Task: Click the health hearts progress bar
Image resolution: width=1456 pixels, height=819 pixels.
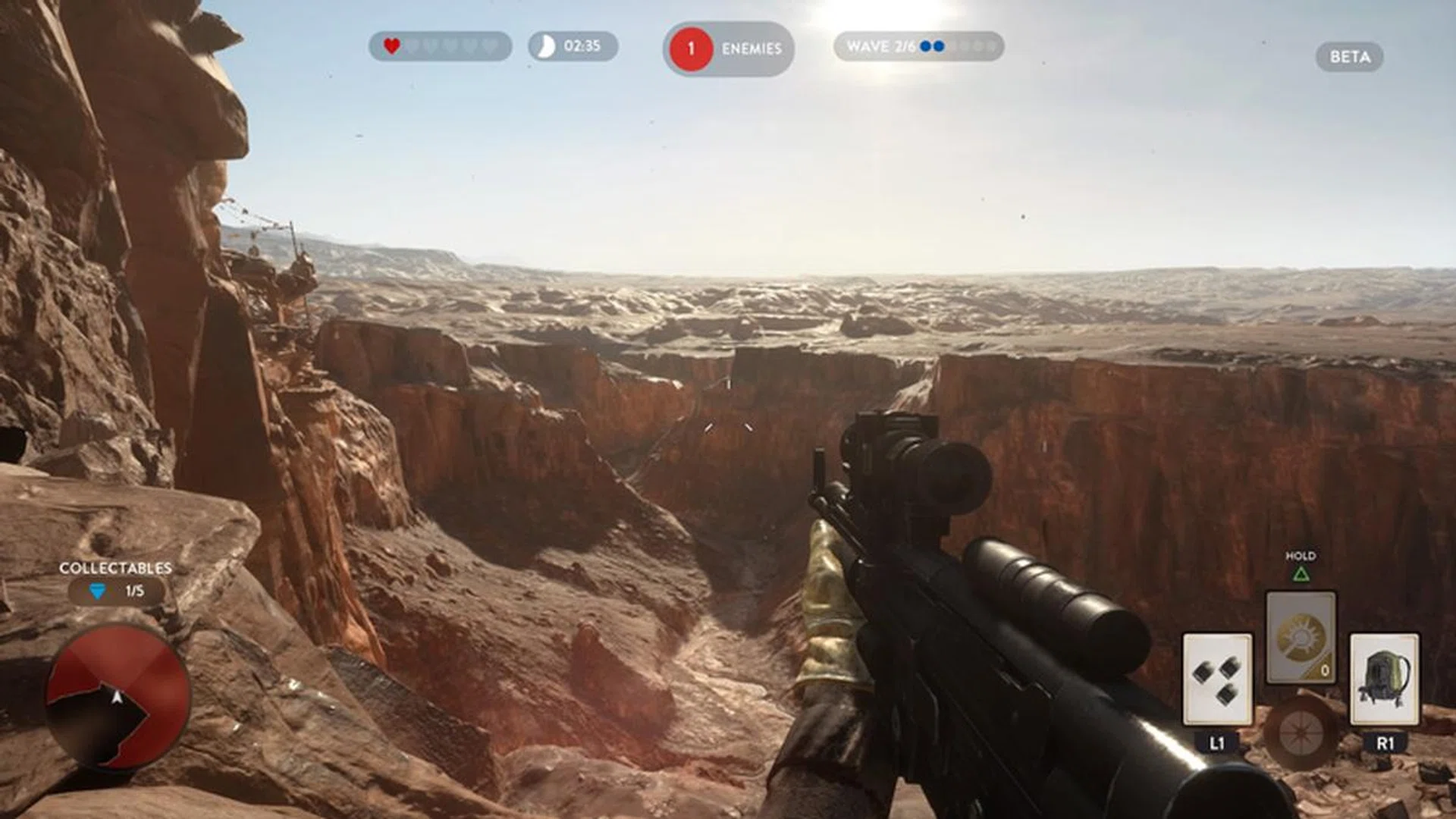Action: (x=440, y=45)
